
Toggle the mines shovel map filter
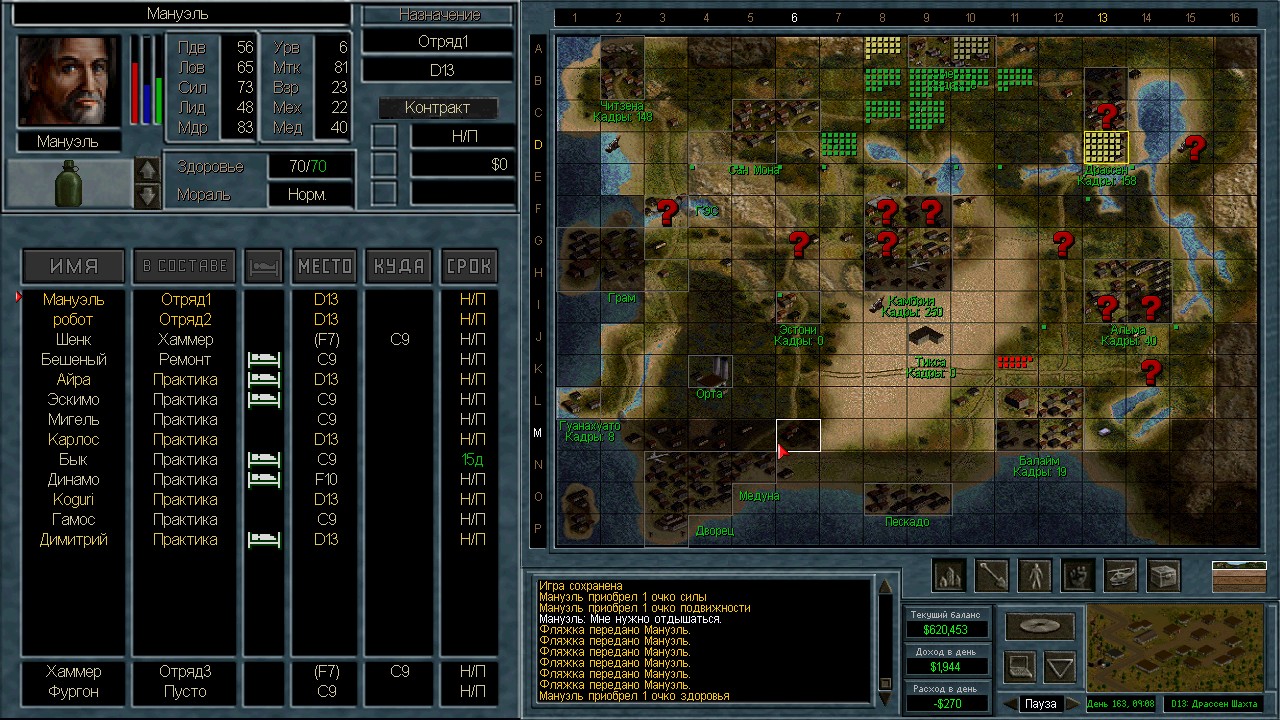pos(991,575)
